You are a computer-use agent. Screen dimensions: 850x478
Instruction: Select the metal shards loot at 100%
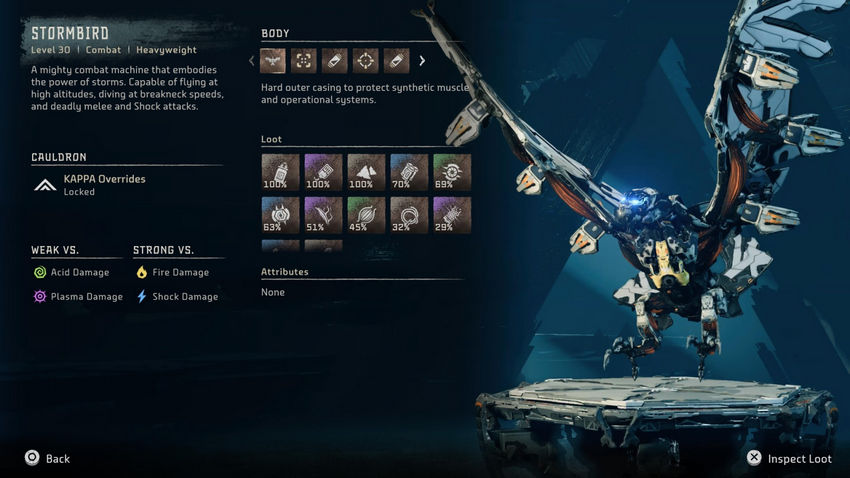point(366,172)
